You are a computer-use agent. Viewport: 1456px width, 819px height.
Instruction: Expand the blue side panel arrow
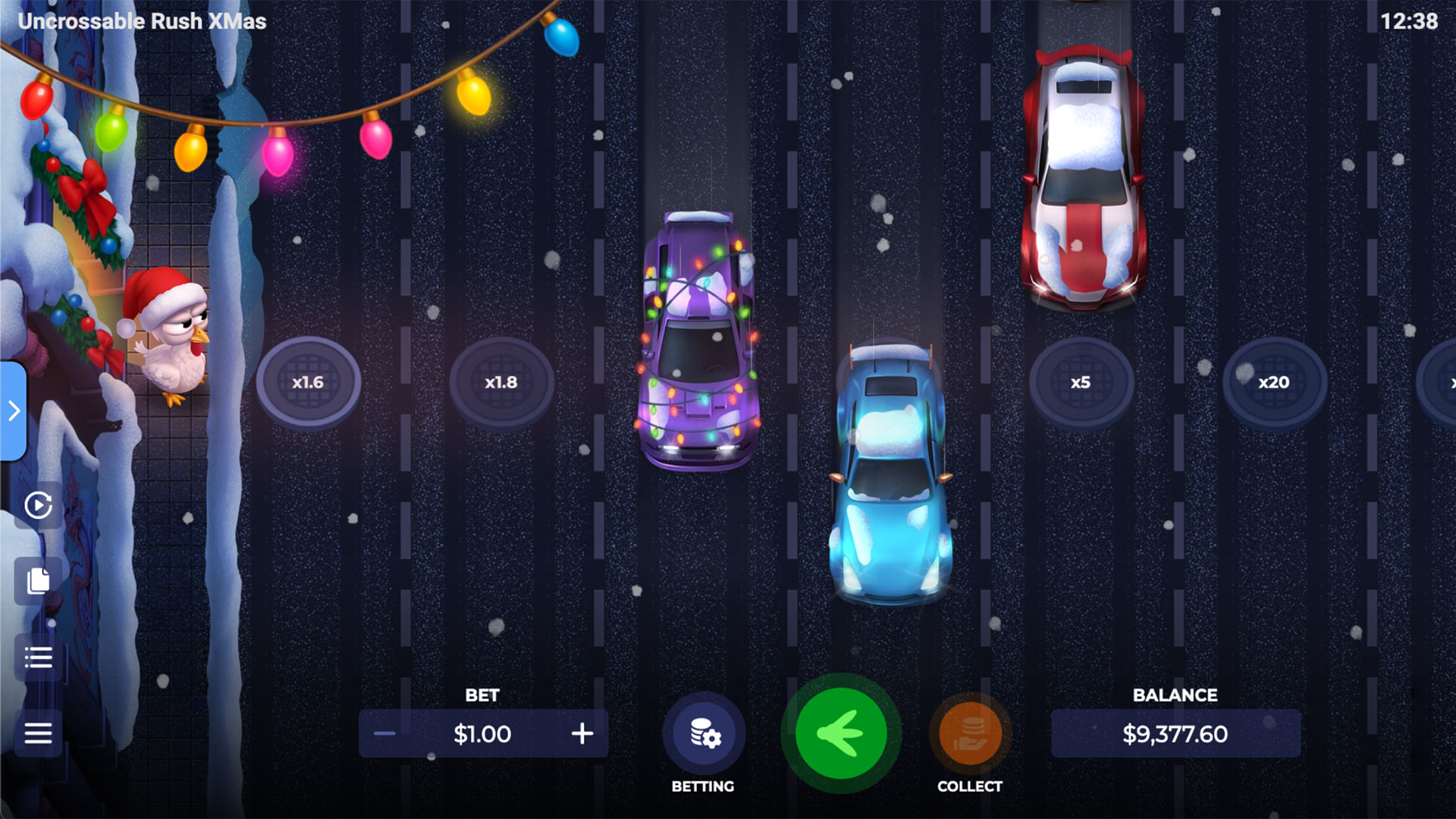(14, 411)
